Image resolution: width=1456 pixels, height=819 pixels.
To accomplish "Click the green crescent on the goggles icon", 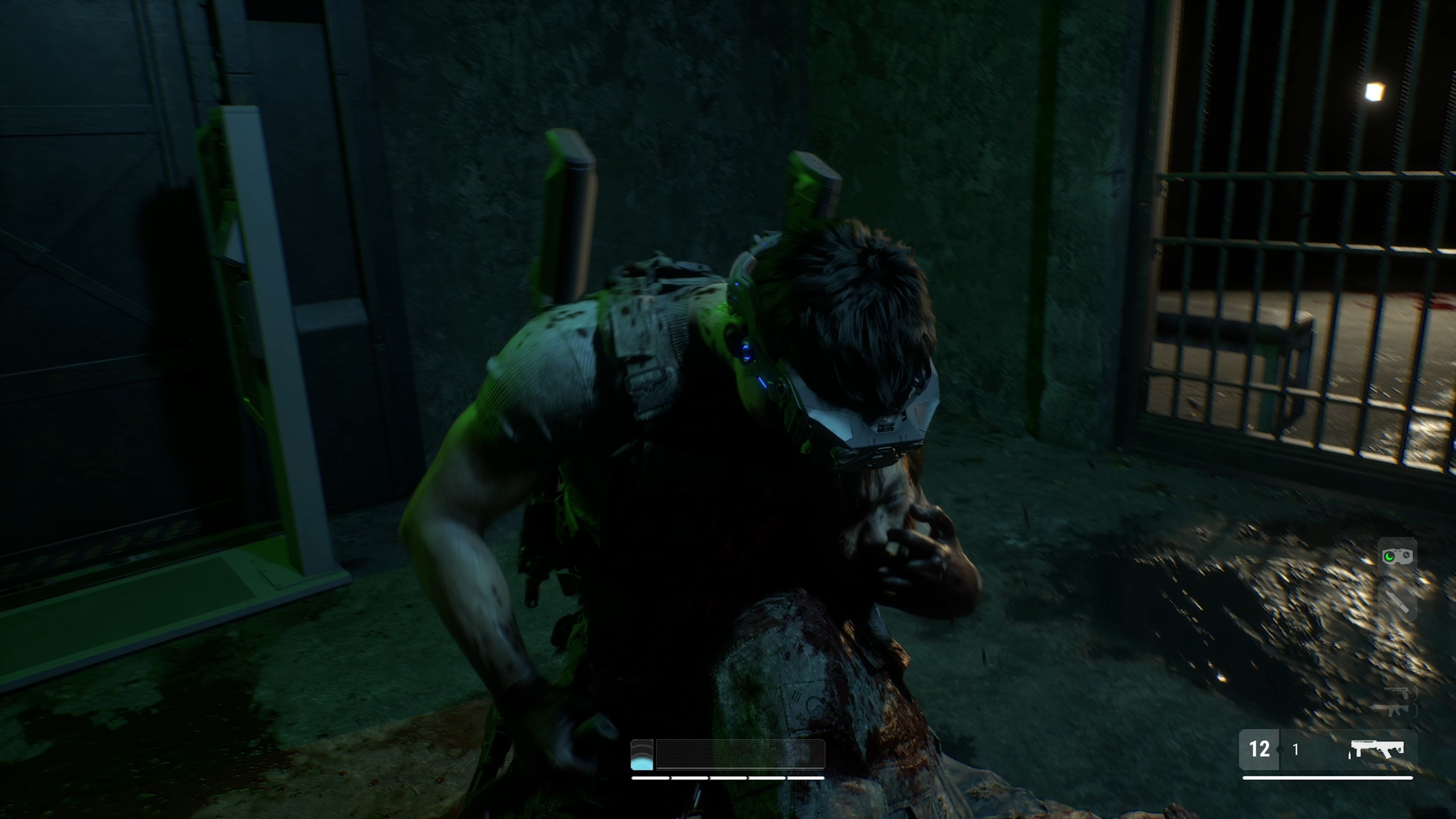I will pos(1389,556).
